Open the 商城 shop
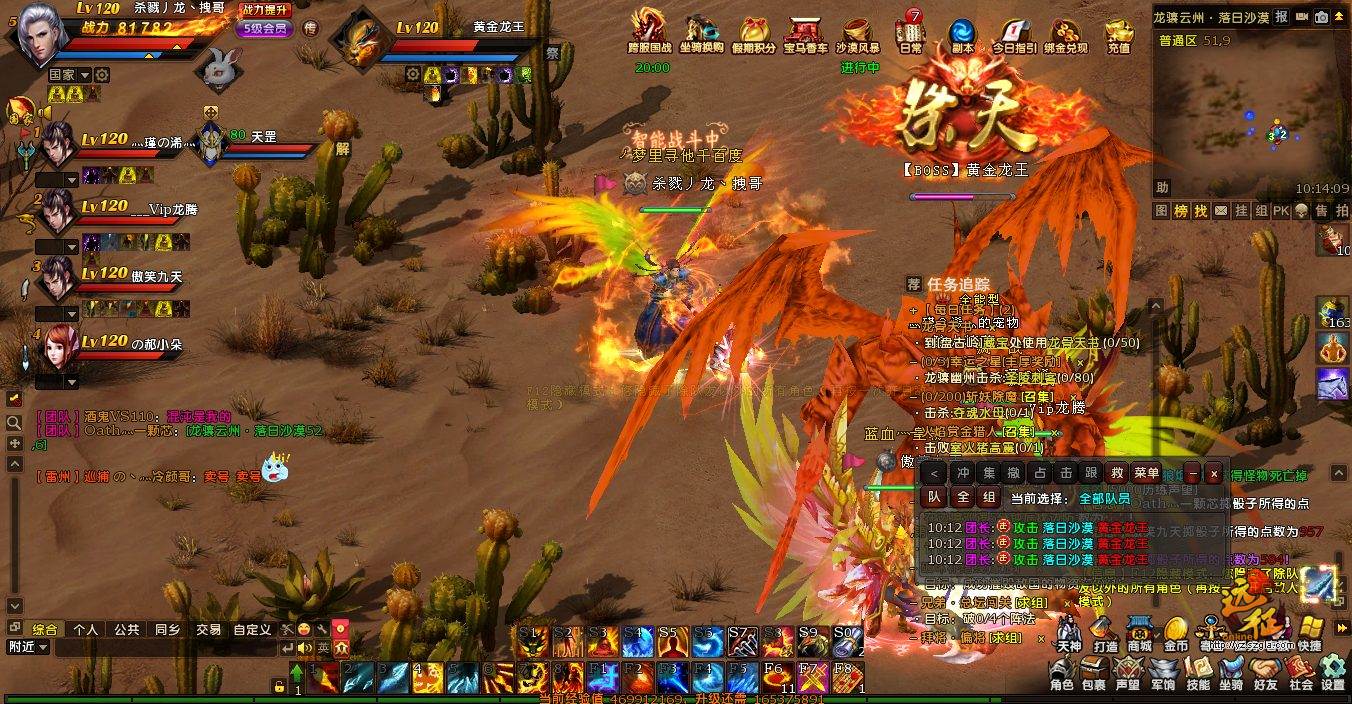 pyautogui.click(x=1140, y=633)
